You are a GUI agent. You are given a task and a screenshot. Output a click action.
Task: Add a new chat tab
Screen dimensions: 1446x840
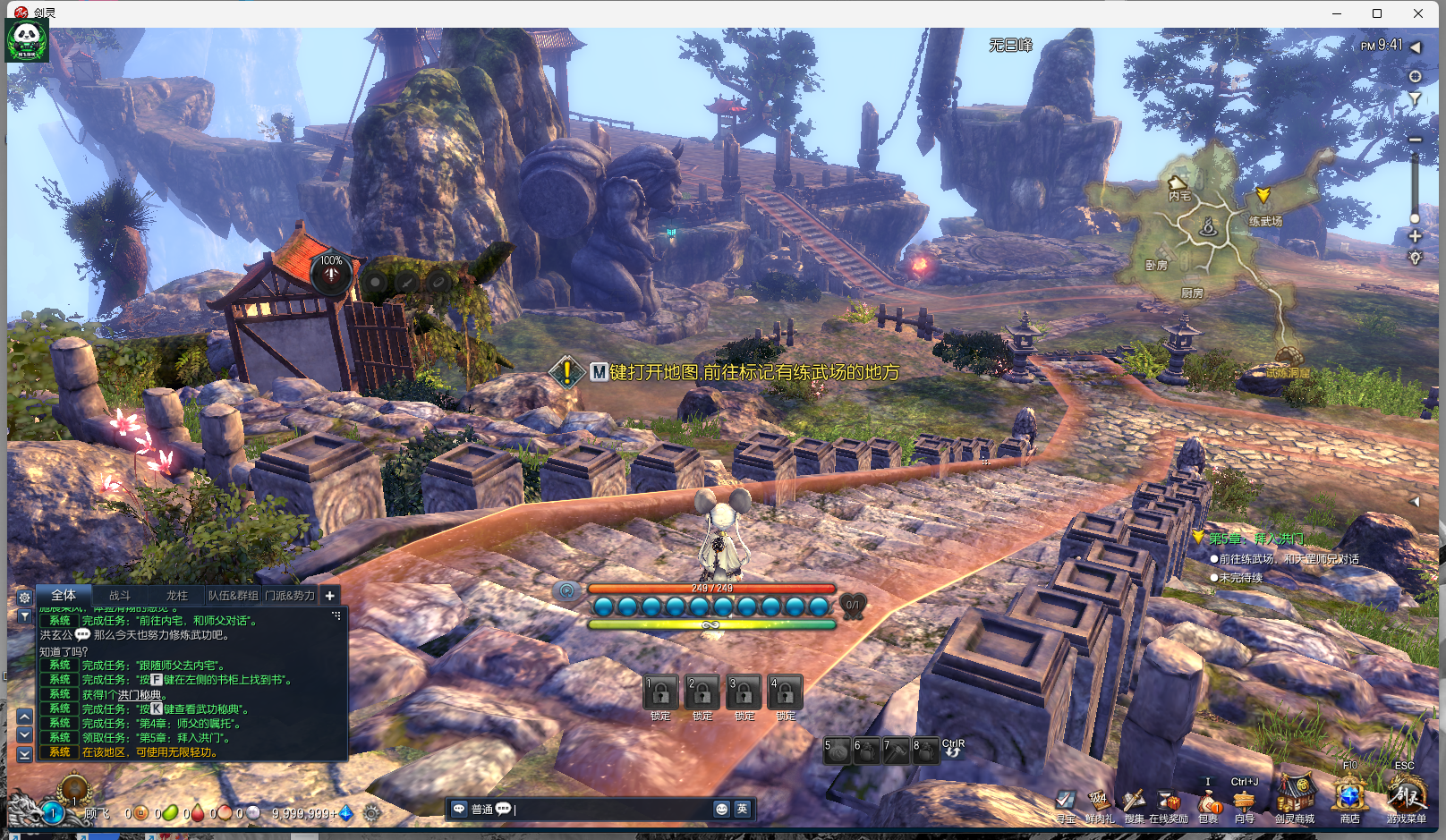pos(329,596)
